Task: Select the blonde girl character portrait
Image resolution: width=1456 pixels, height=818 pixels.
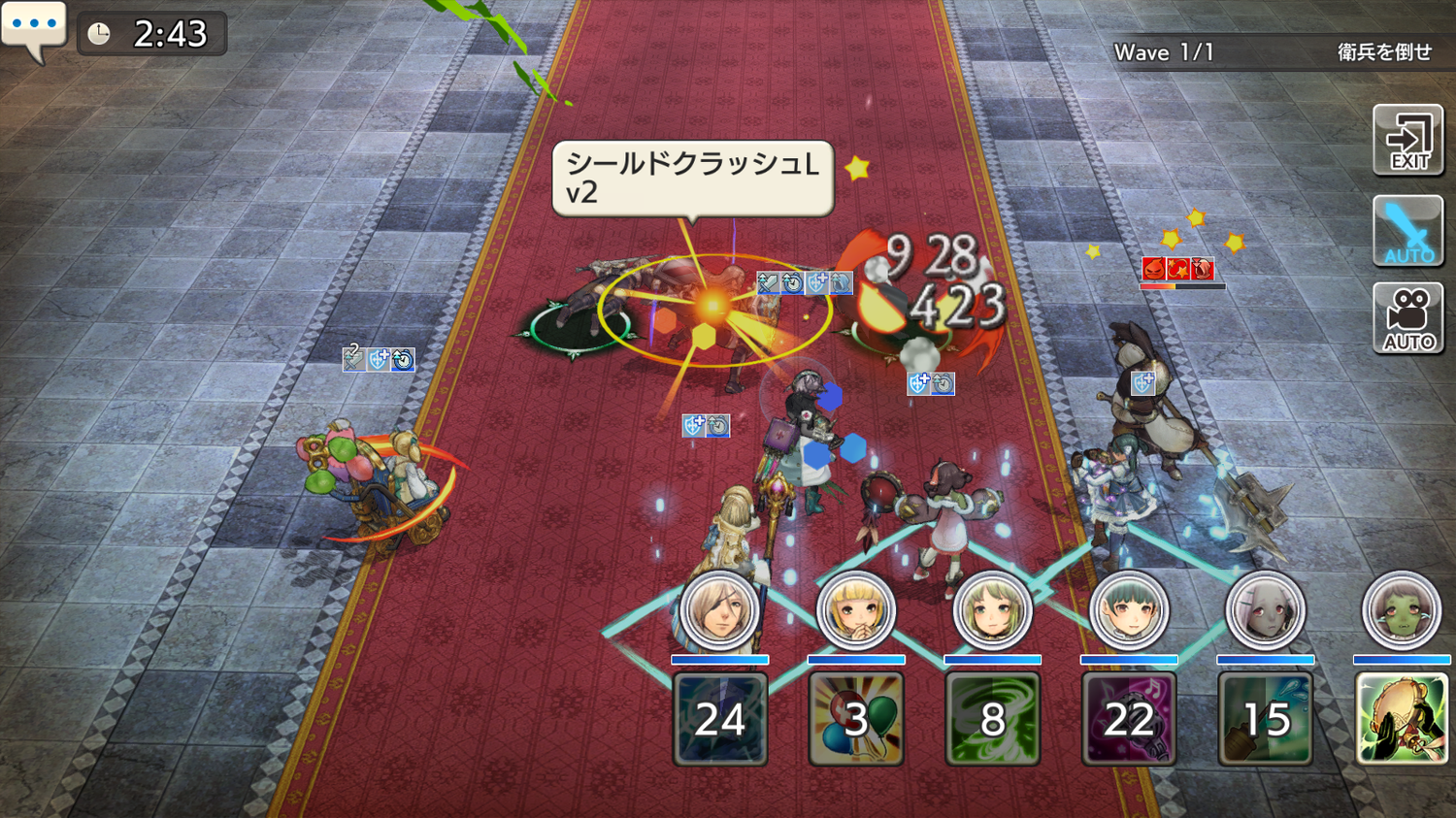Action: pos(855,611)
